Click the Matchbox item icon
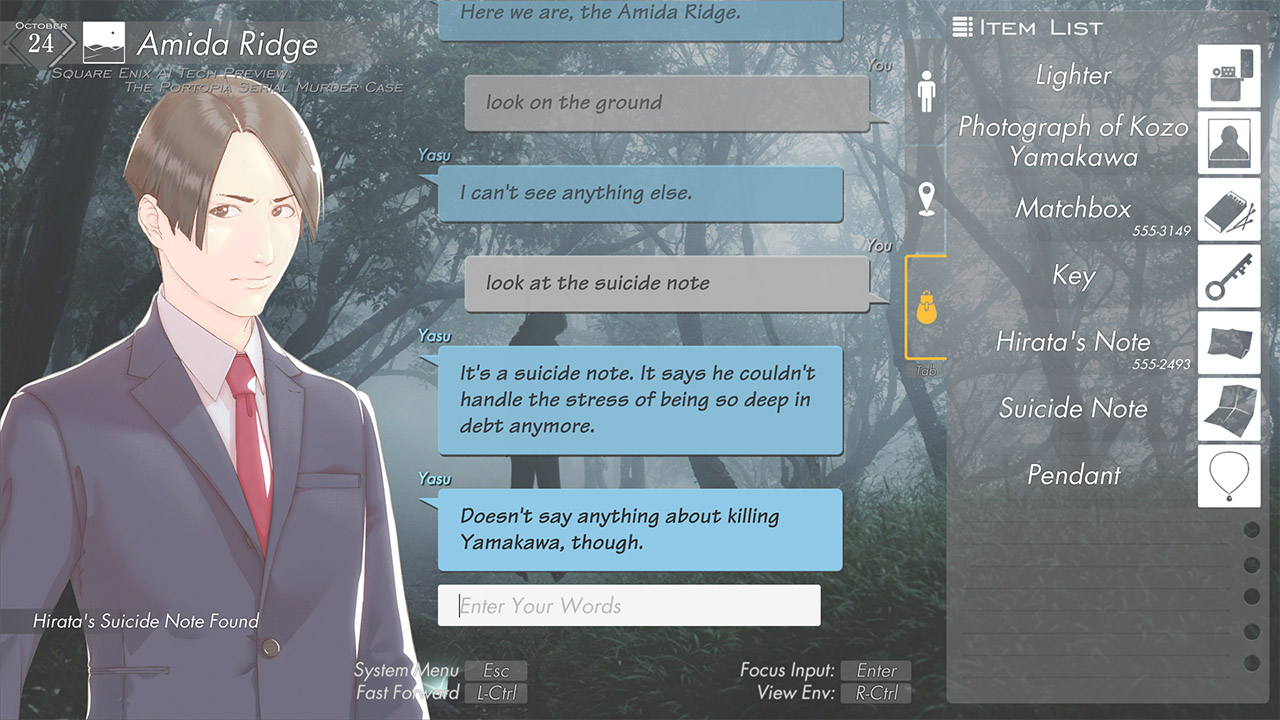 pos(1228,210)
